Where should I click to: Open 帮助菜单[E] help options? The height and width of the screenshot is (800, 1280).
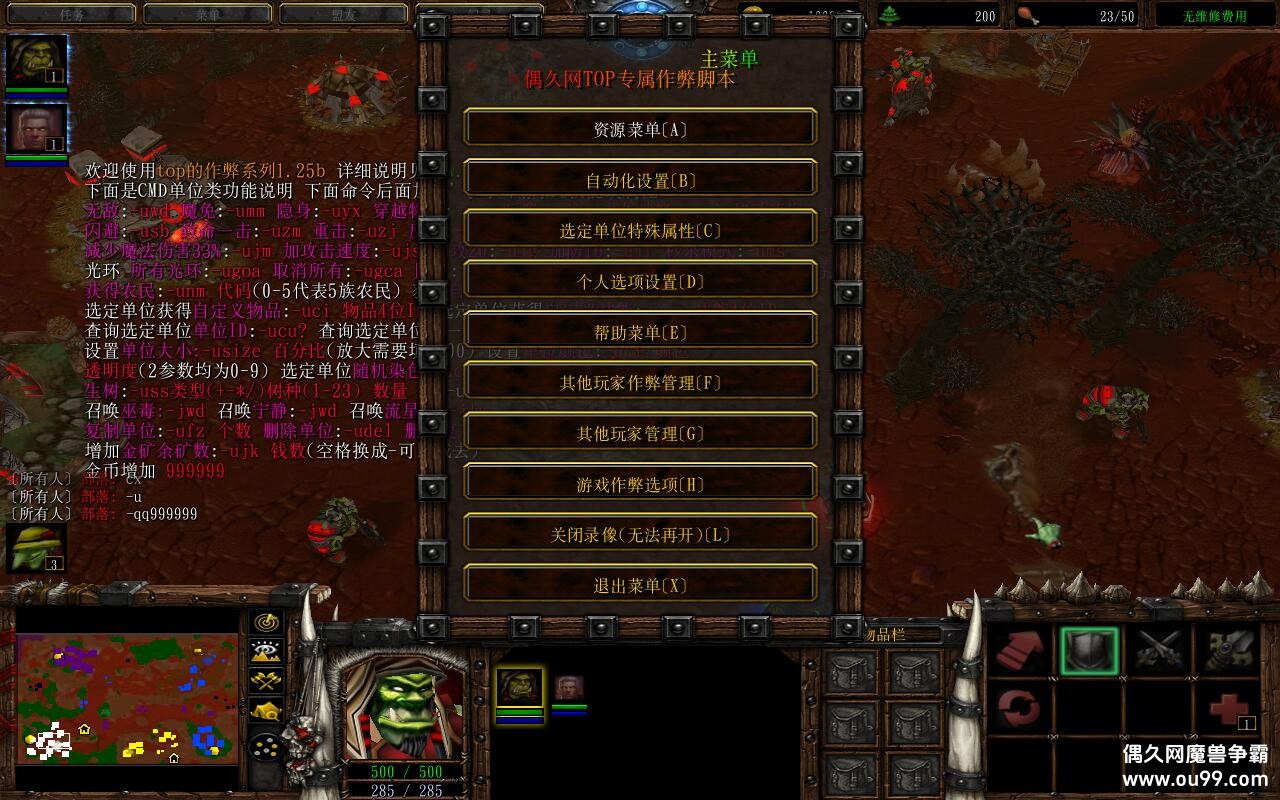tap(640, 330)
